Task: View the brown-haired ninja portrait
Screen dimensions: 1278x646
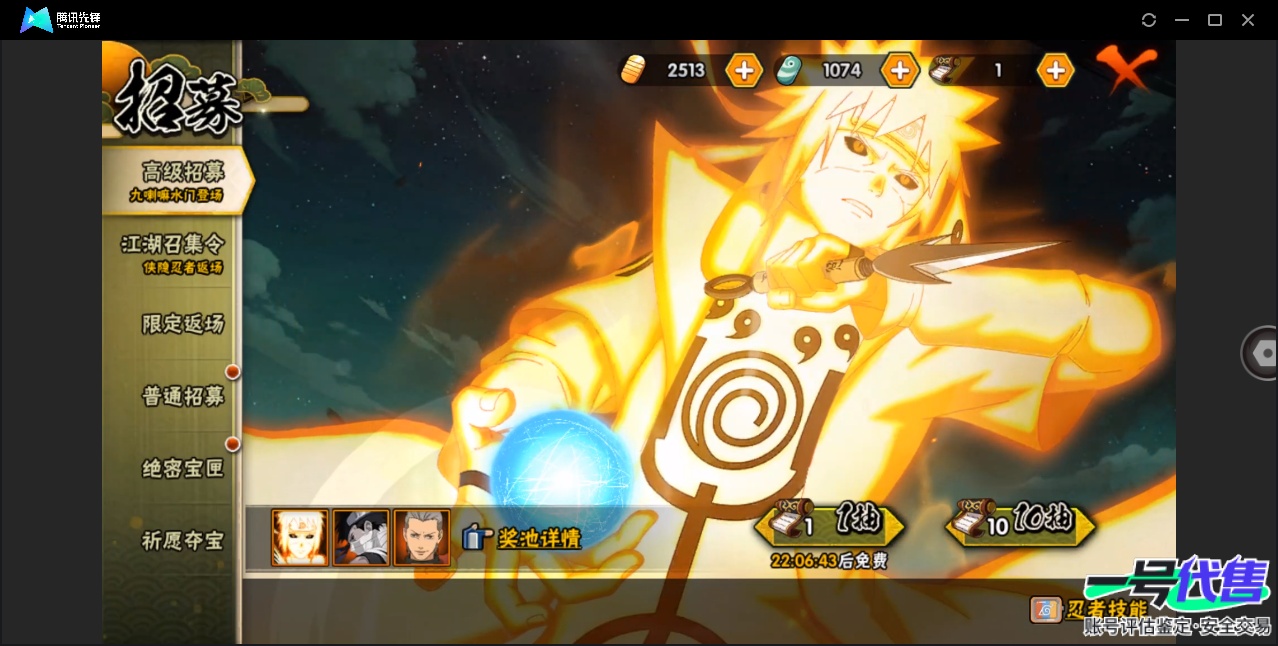Action: [421, 538]
